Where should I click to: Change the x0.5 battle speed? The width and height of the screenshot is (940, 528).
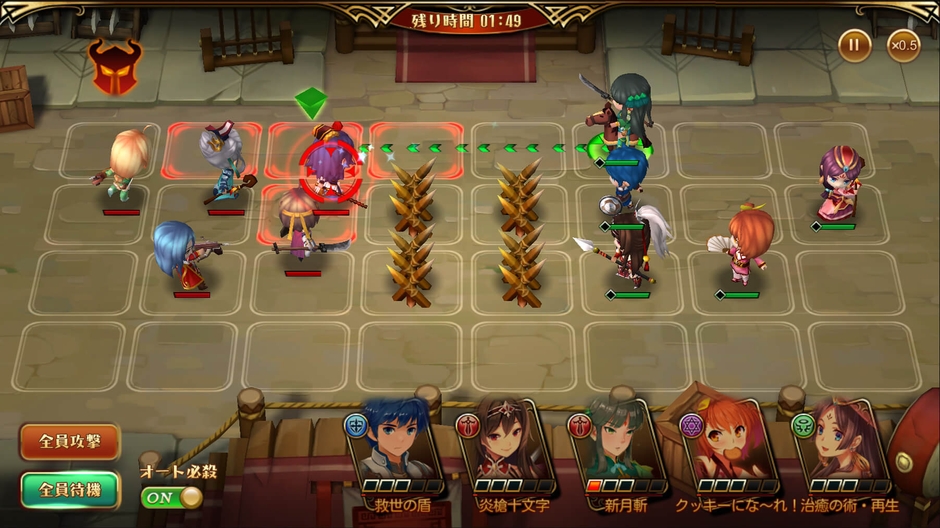point(903,45)
